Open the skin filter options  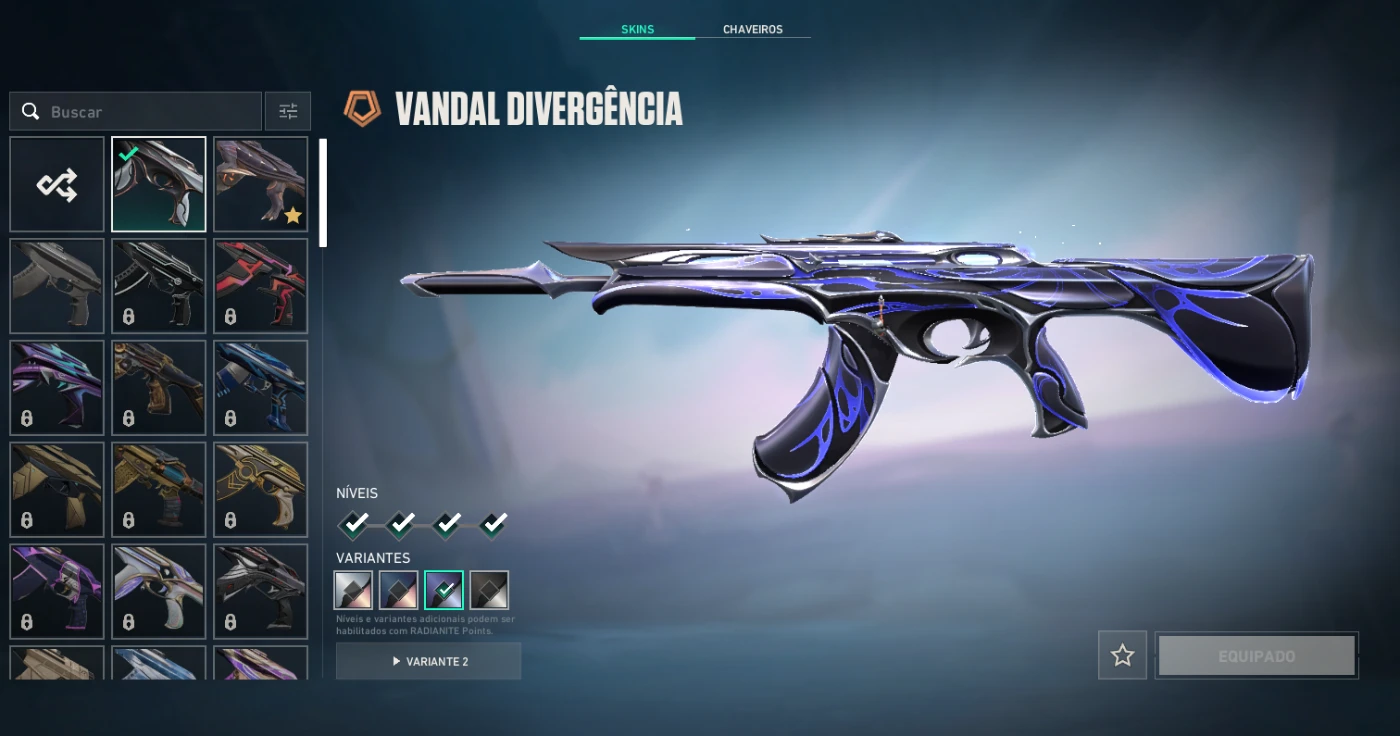[x=288, y=112]
